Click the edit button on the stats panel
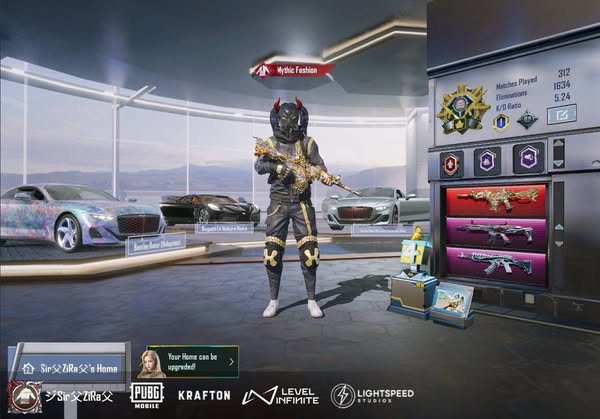 click(x=561, y=115)
